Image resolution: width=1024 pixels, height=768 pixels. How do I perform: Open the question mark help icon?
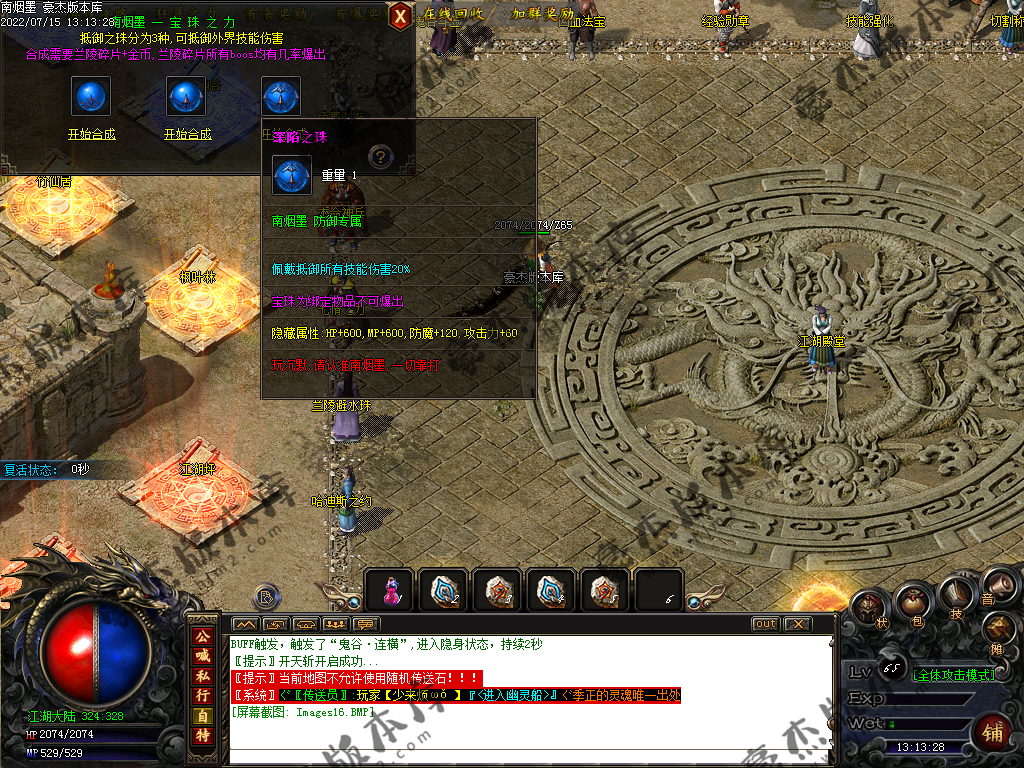(x=378, y=156)
